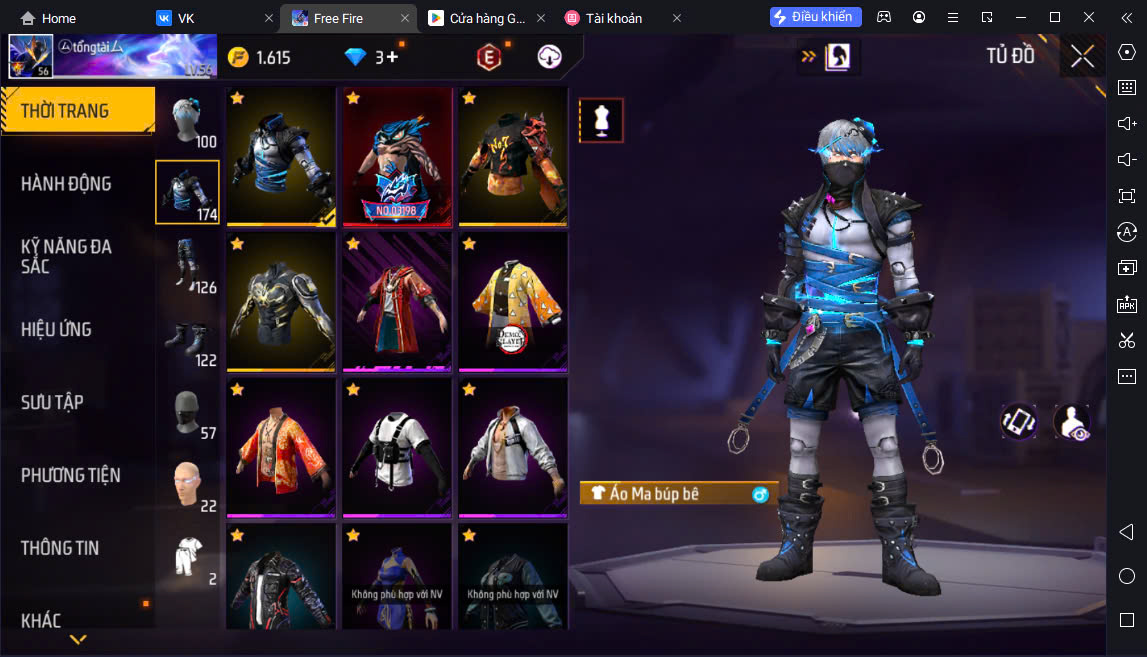Pick the red long coat outfit top
Screen dimensions: 1147x657
[x=398, y=302]
